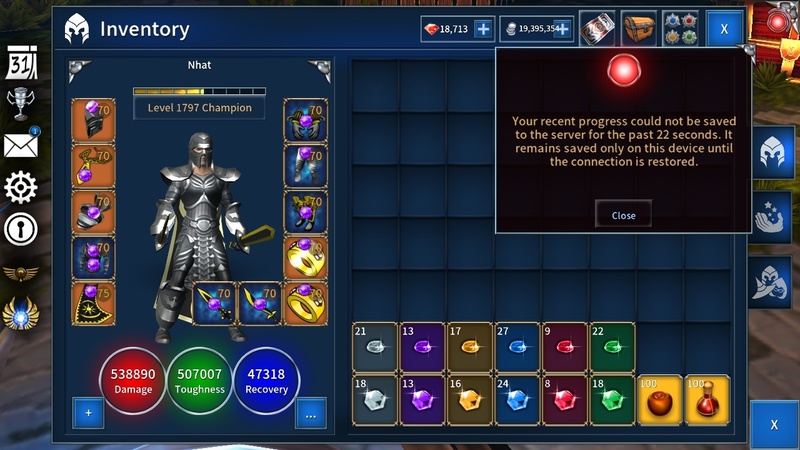Screen dimensions: 800x450
Task: Select the equipped helmet slot
Action: [93, 120]
